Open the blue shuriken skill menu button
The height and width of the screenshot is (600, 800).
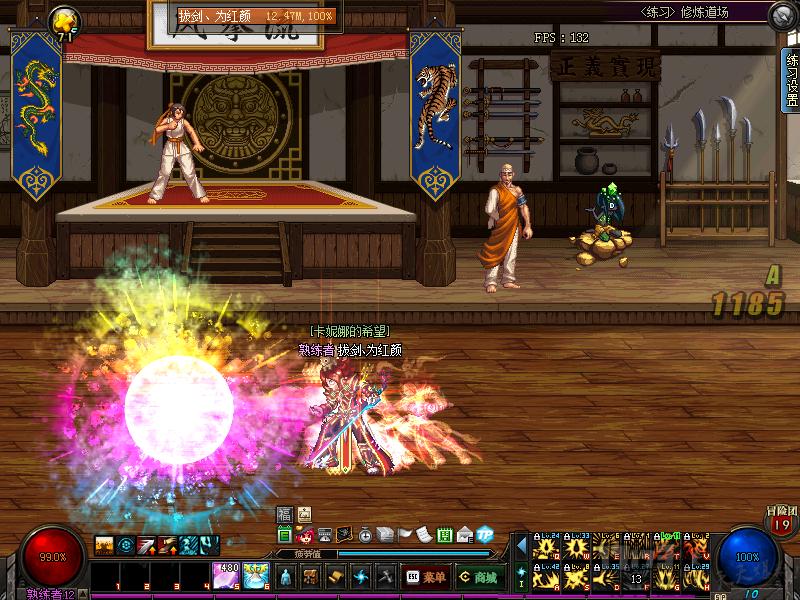[x=360, y=577]
